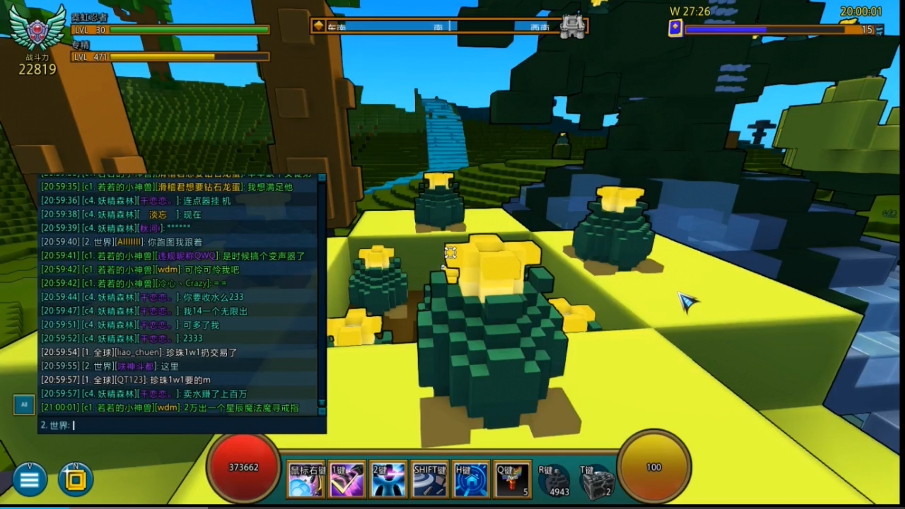Activate the right-mouse-button ability icon

click(x=304, y=481)
